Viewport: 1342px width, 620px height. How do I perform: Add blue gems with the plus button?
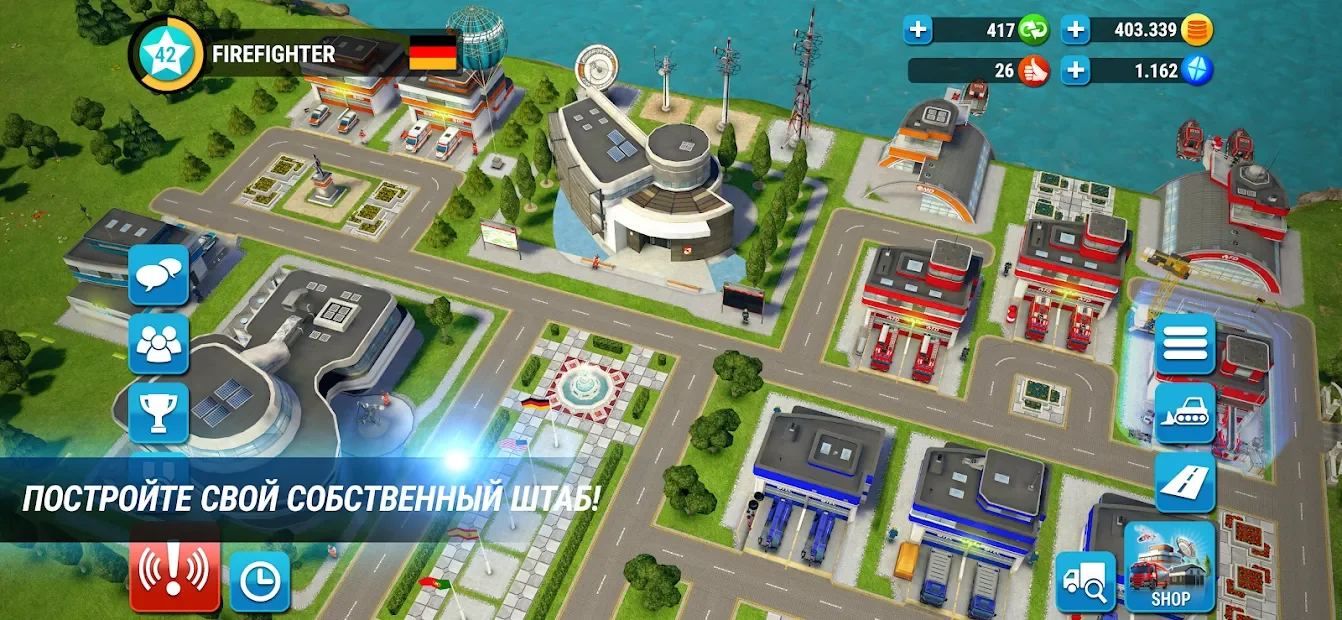pos(1075,71)
